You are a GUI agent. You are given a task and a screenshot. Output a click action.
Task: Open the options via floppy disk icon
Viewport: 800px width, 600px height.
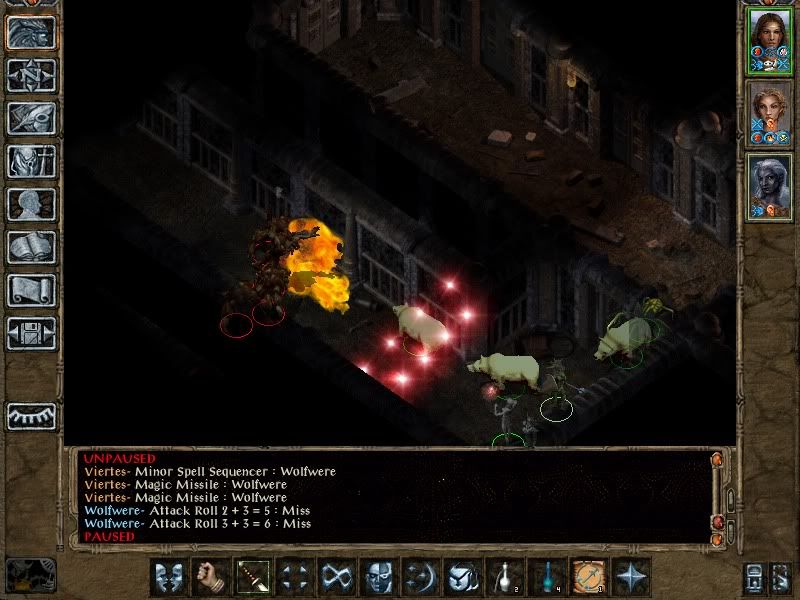pyautogui.click(x=31, y=333)
